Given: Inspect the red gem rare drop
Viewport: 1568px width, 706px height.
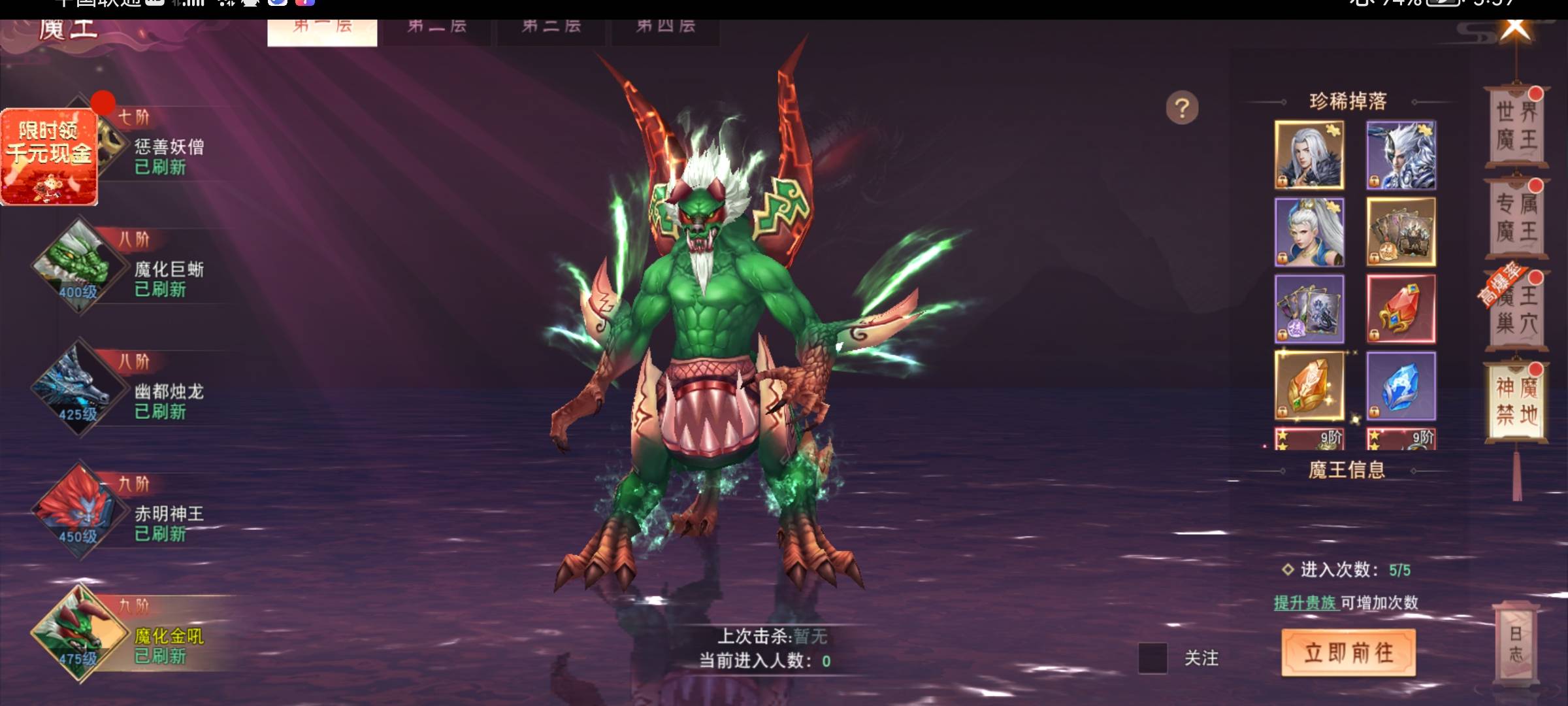Looking at the screenshot, I should point(1401,309).
